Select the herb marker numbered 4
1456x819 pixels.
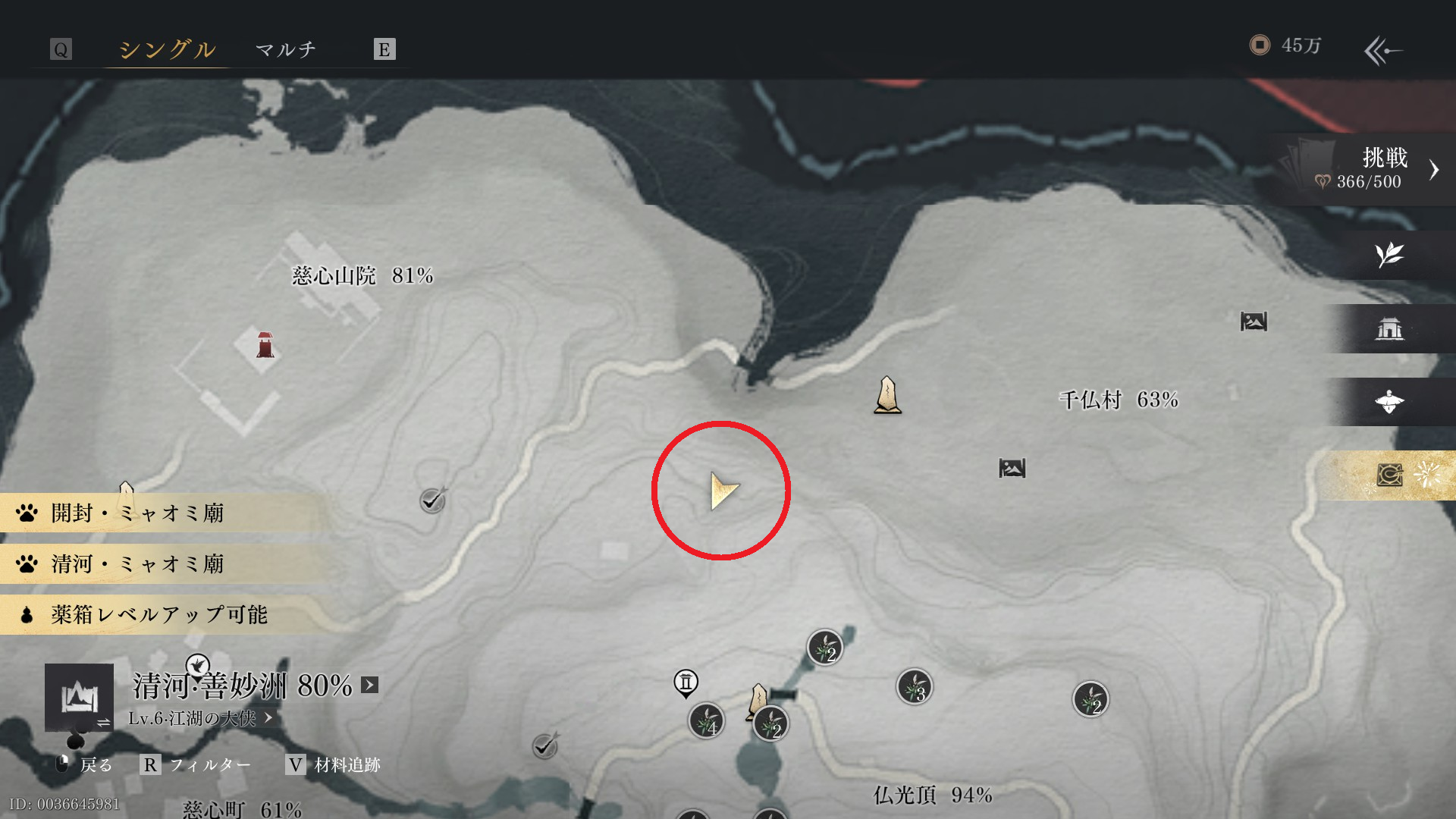pos(706,721)
